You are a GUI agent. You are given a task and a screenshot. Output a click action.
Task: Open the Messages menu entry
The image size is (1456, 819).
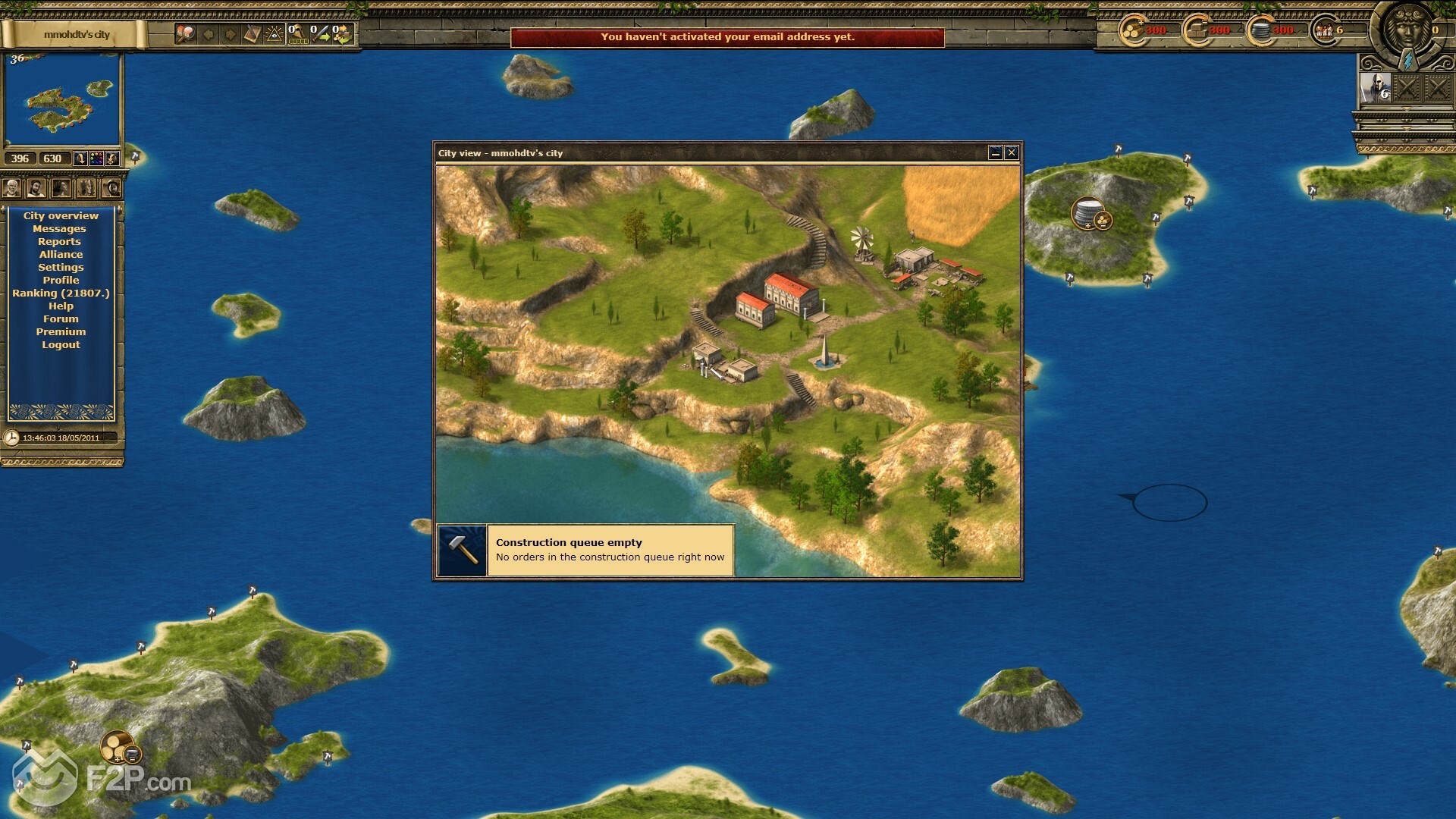pos(59,229)
